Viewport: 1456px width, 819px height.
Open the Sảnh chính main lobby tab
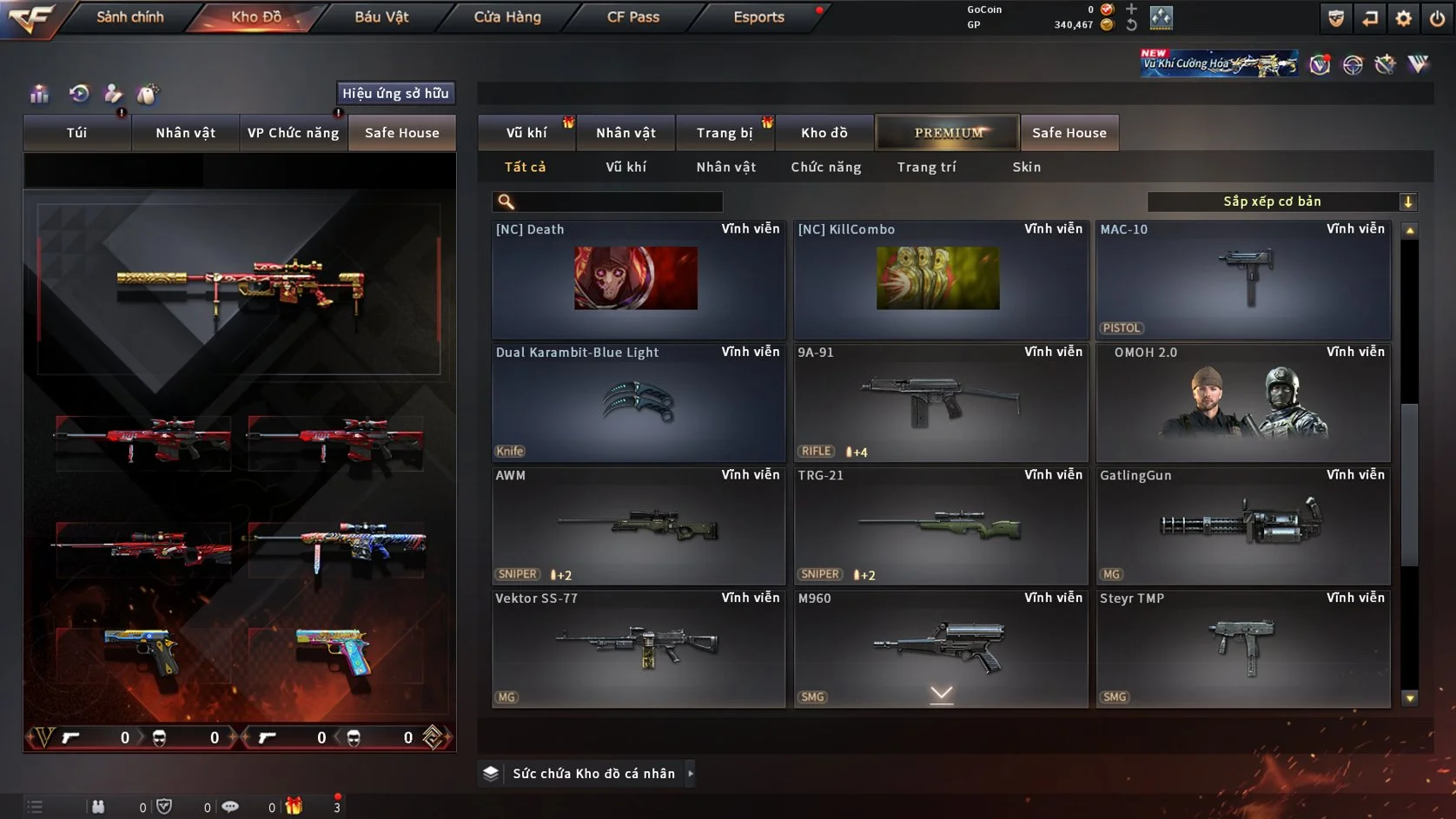129,17
